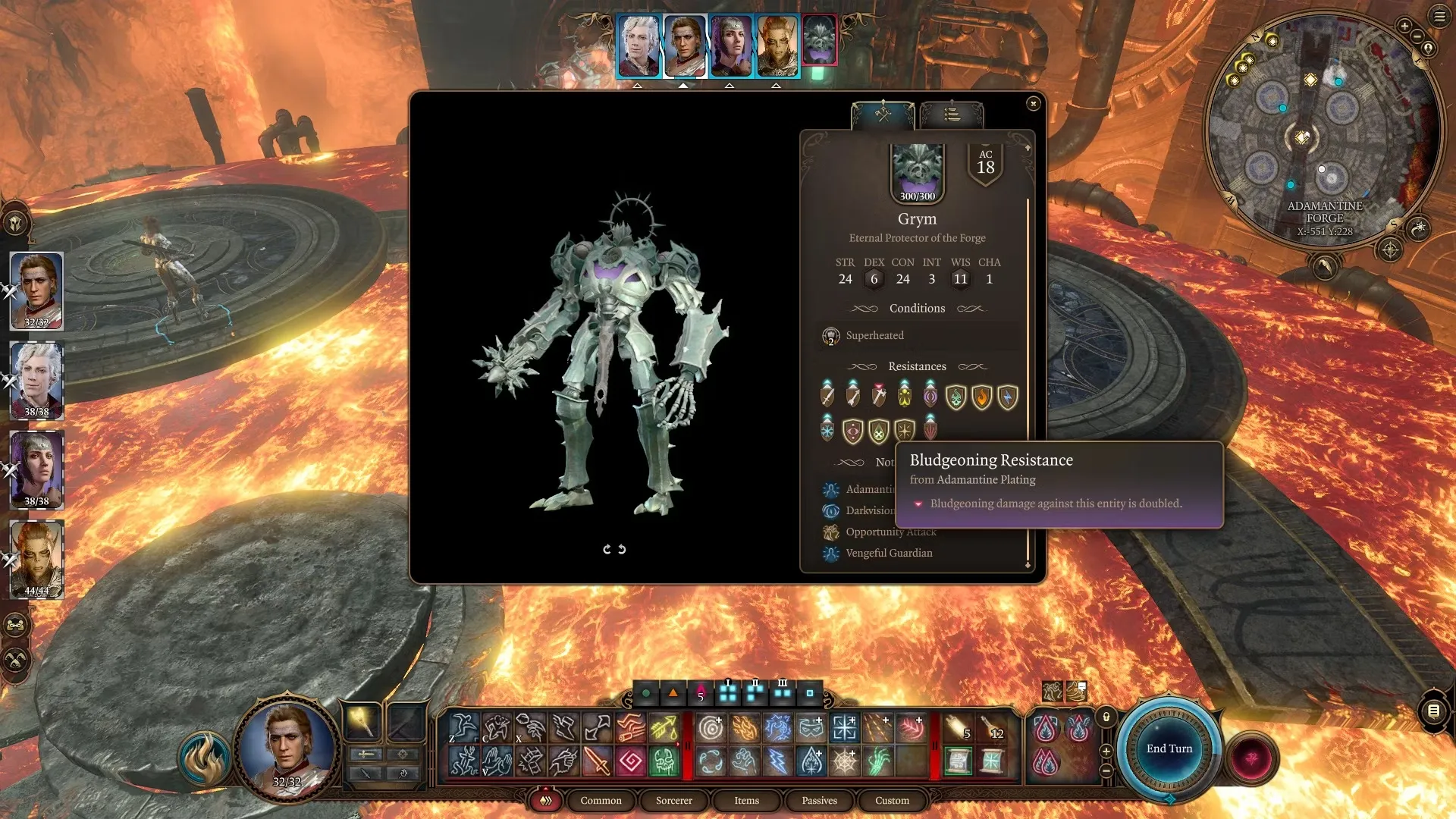Switch to the Common hotbar tab
The width and height of the screenshot is (1456, 819).
(601, 801)
